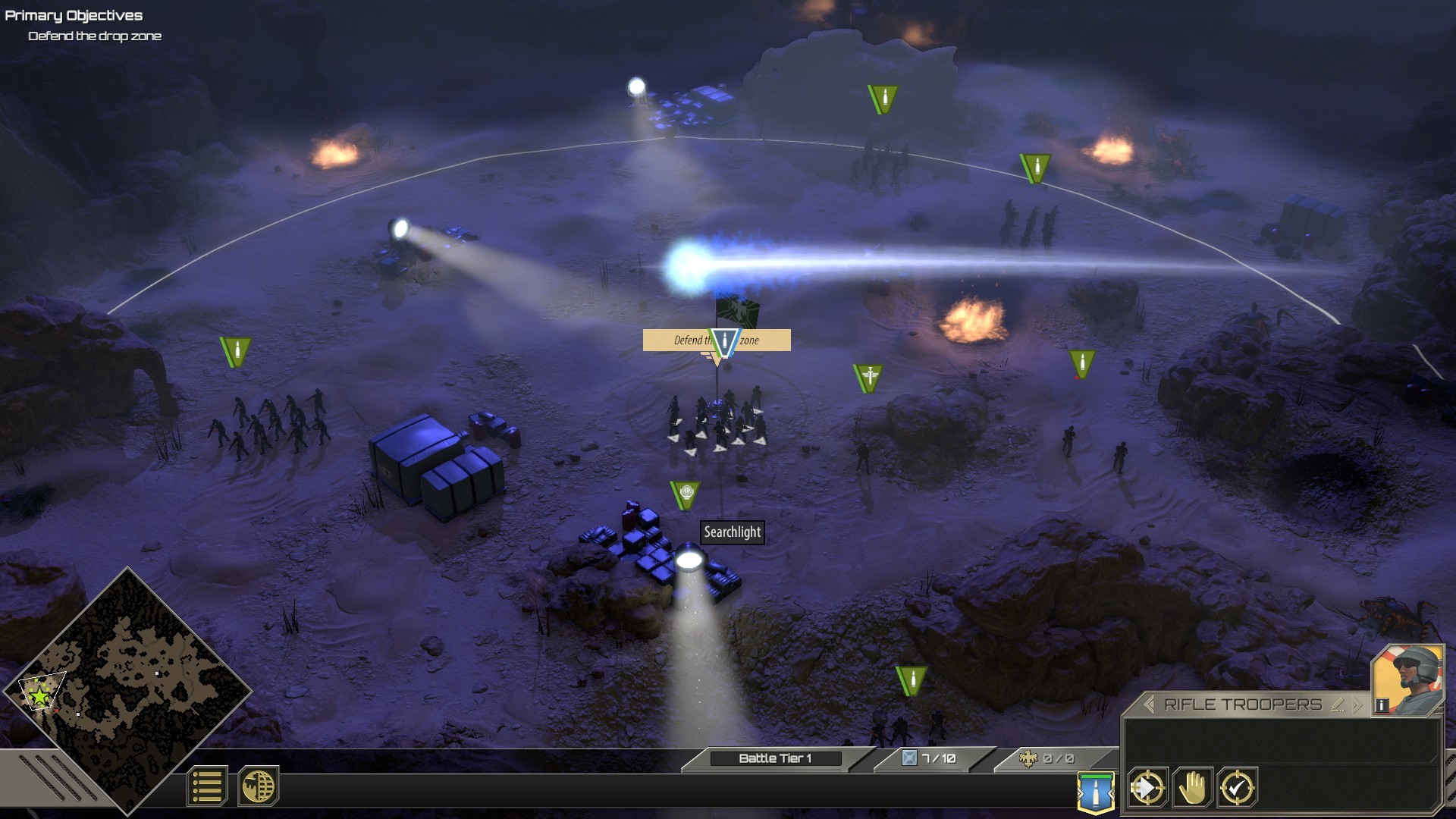This screenshot has width=1456, height=819.
Task: Click the left chevron to cycle previous unit
Action: (1150, 704)
